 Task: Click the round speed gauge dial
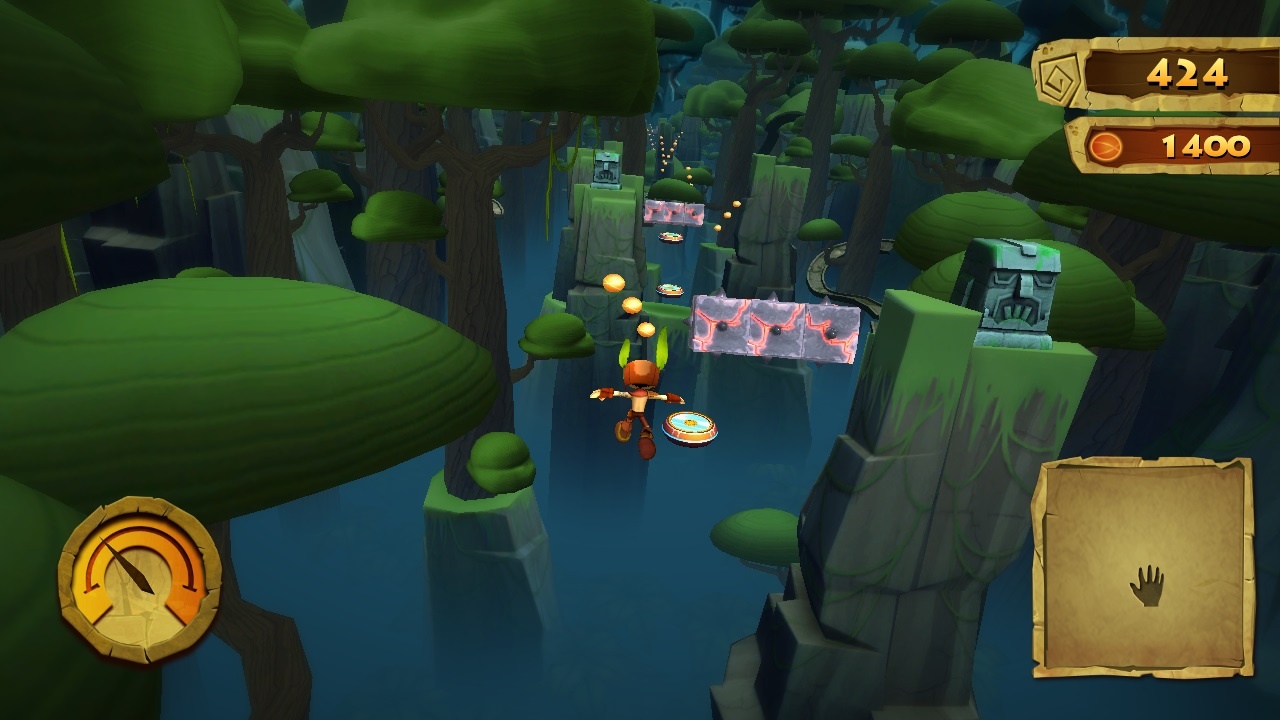(x=139, y=579)
